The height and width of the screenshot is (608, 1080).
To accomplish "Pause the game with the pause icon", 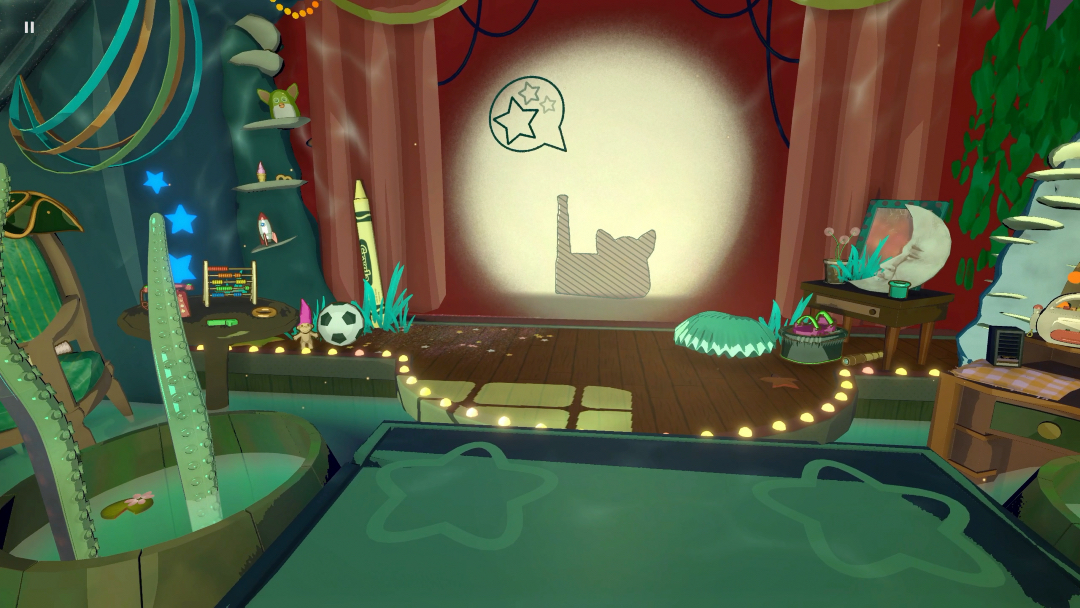I will (29, 27).
